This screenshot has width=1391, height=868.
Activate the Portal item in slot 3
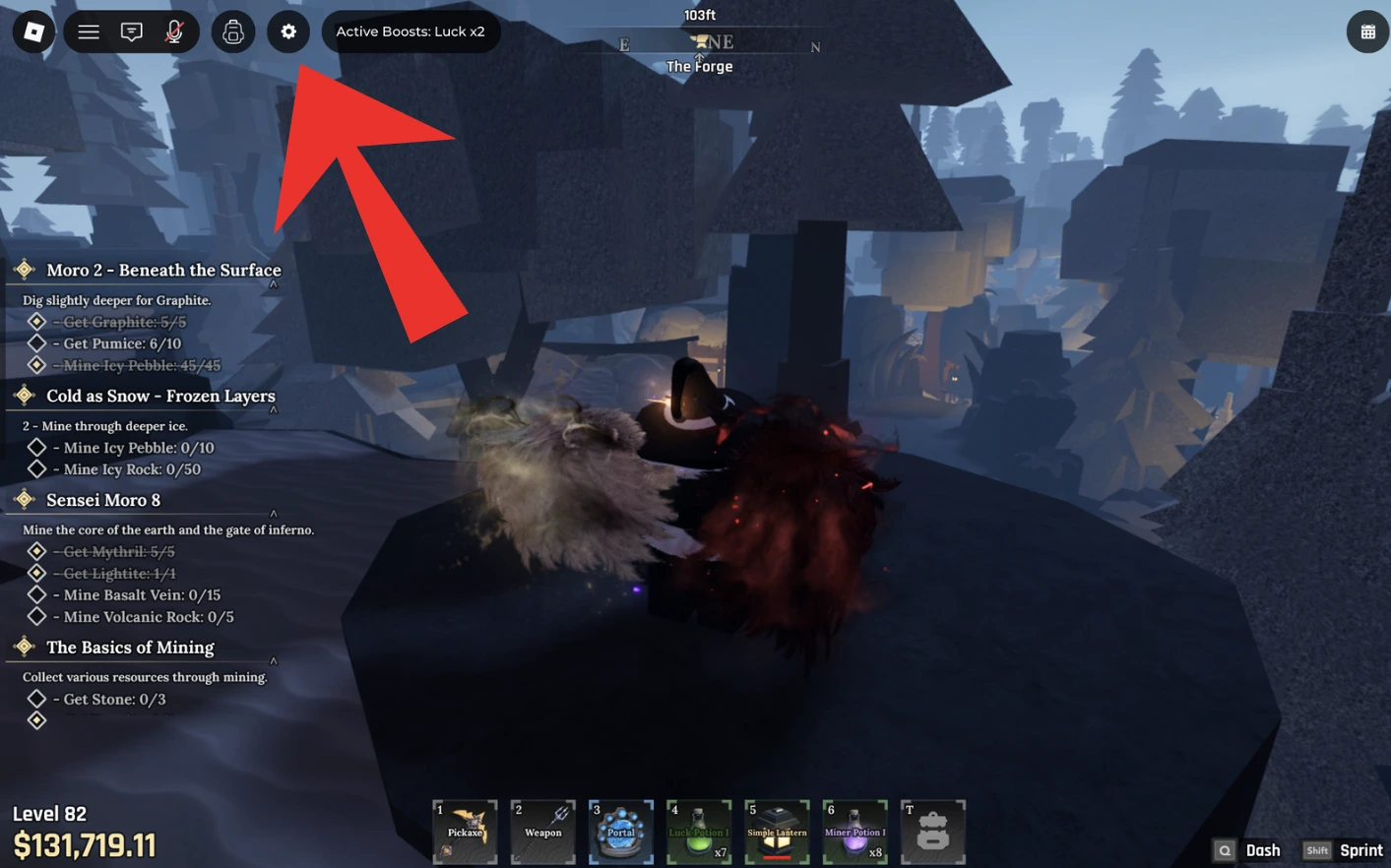pos(620,832)
